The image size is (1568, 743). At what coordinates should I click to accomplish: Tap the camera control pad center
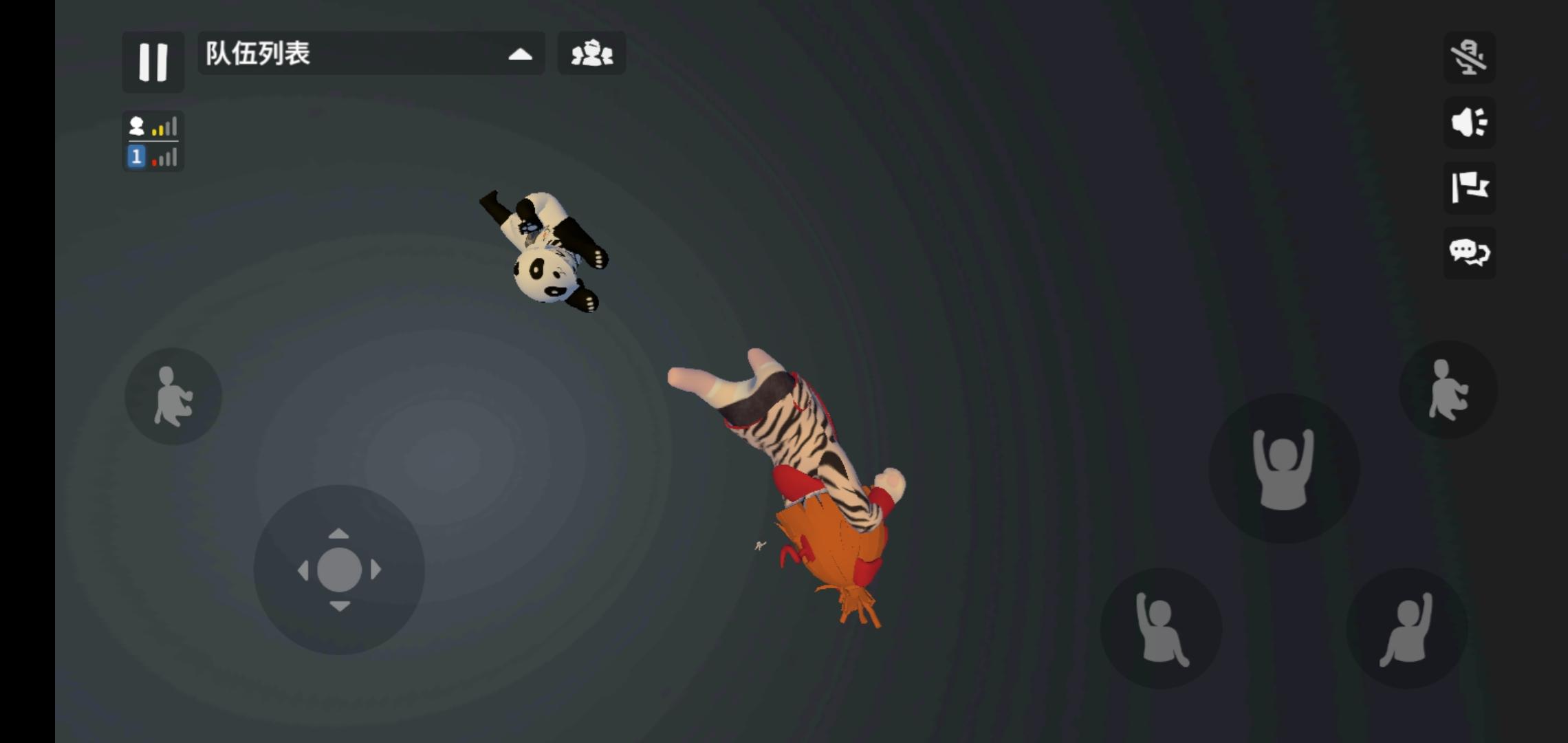[340, 569]
